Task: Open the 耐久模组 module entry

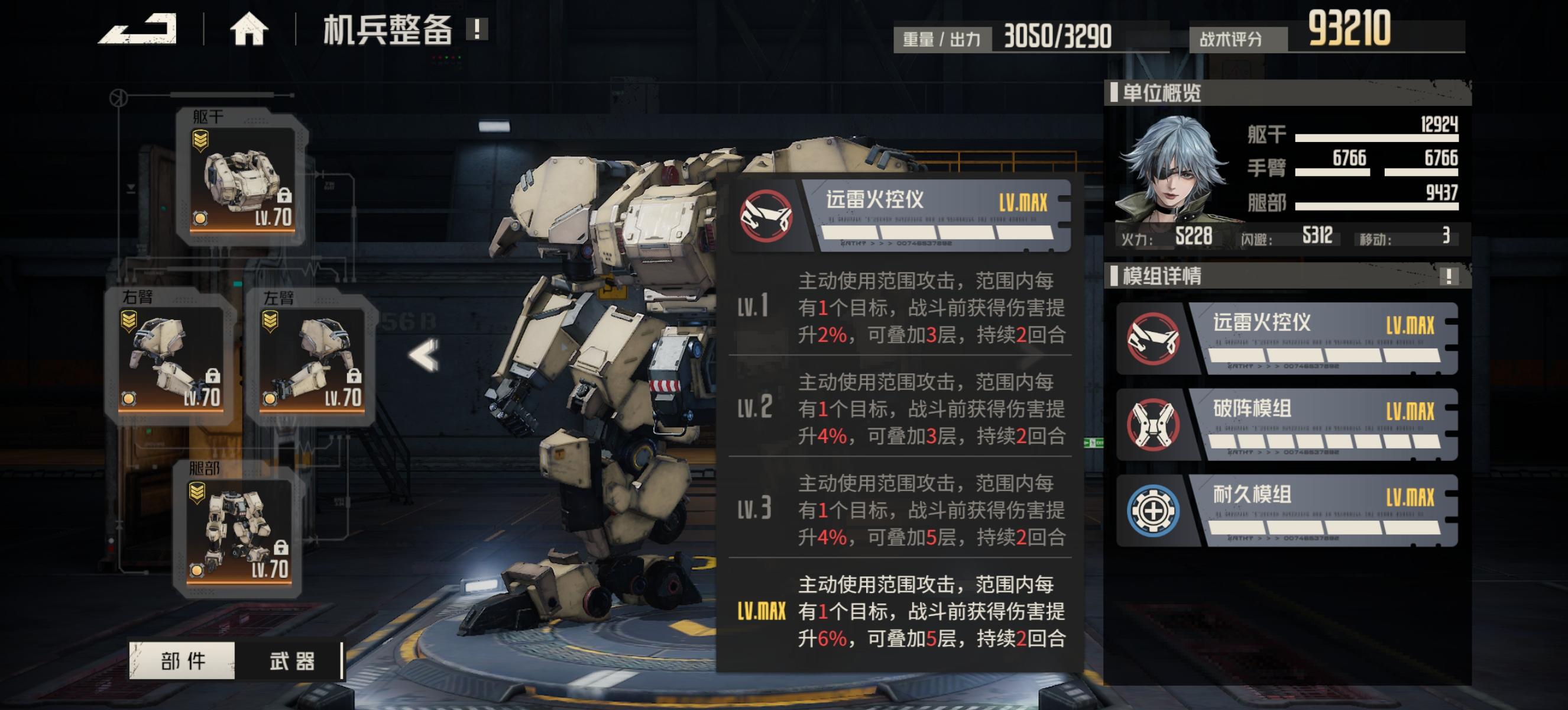Action: pyautogui.click(x=1287, y=510)
